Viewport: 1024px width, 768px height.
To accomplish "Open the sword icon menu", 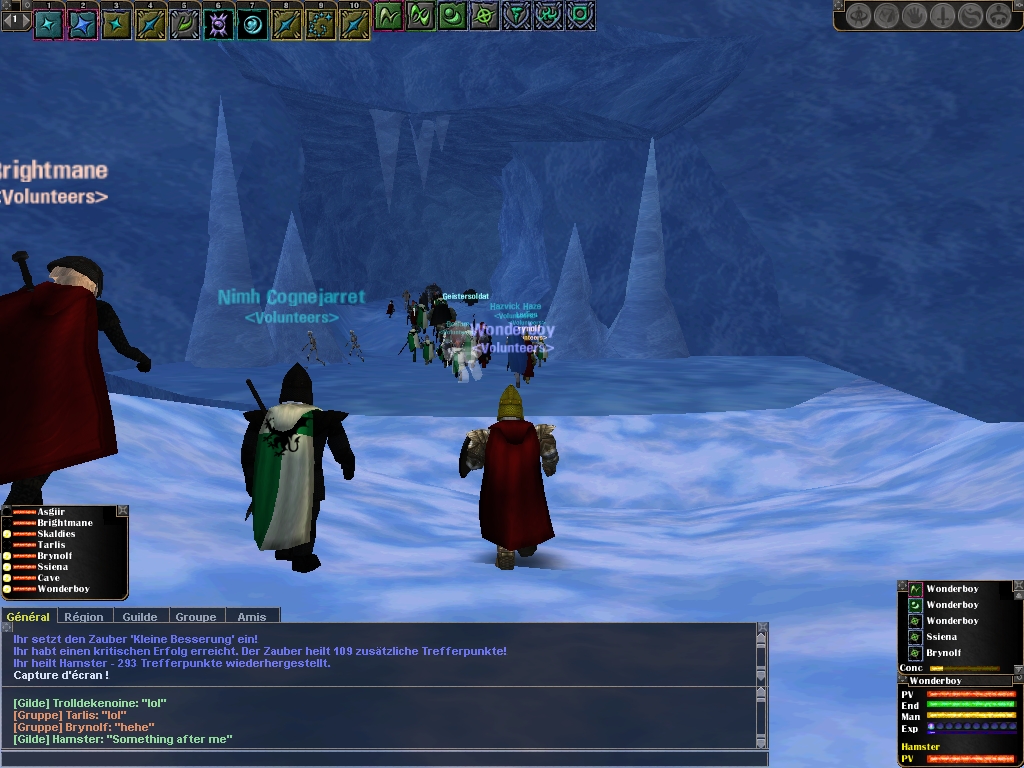I will (x=943, y=16).
